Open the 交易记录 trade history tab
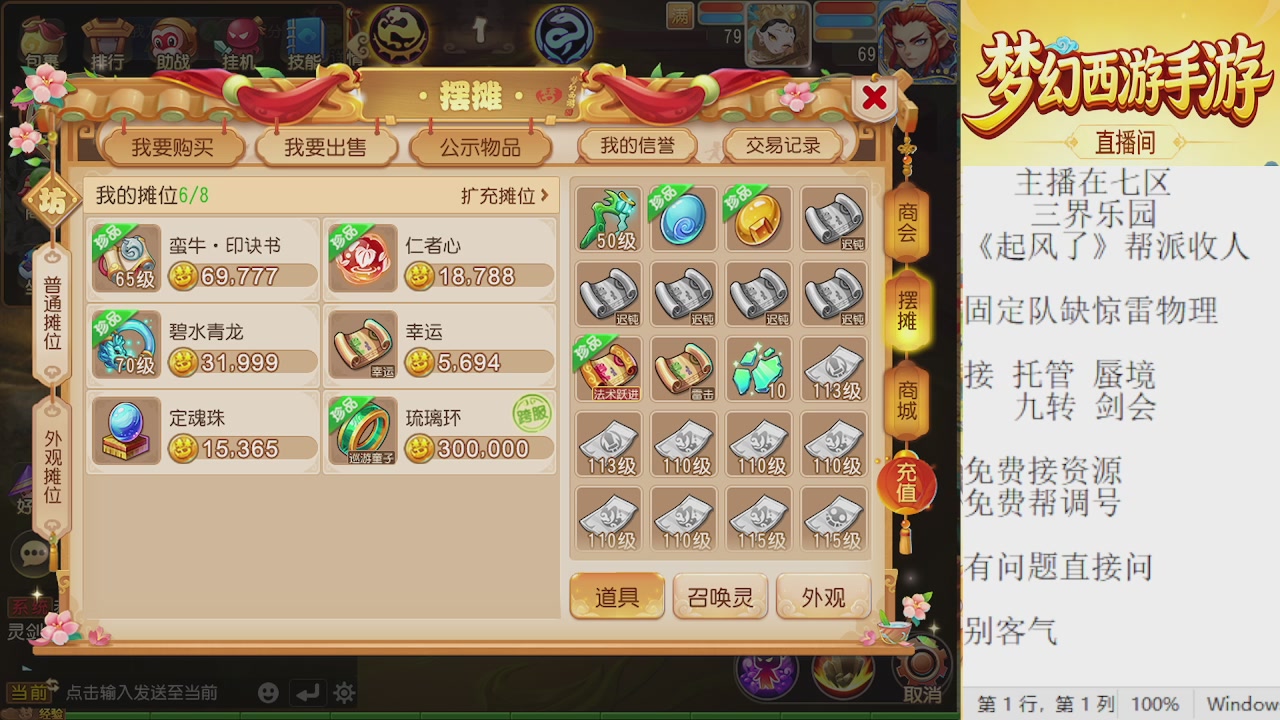 click(x=783, y=144)
